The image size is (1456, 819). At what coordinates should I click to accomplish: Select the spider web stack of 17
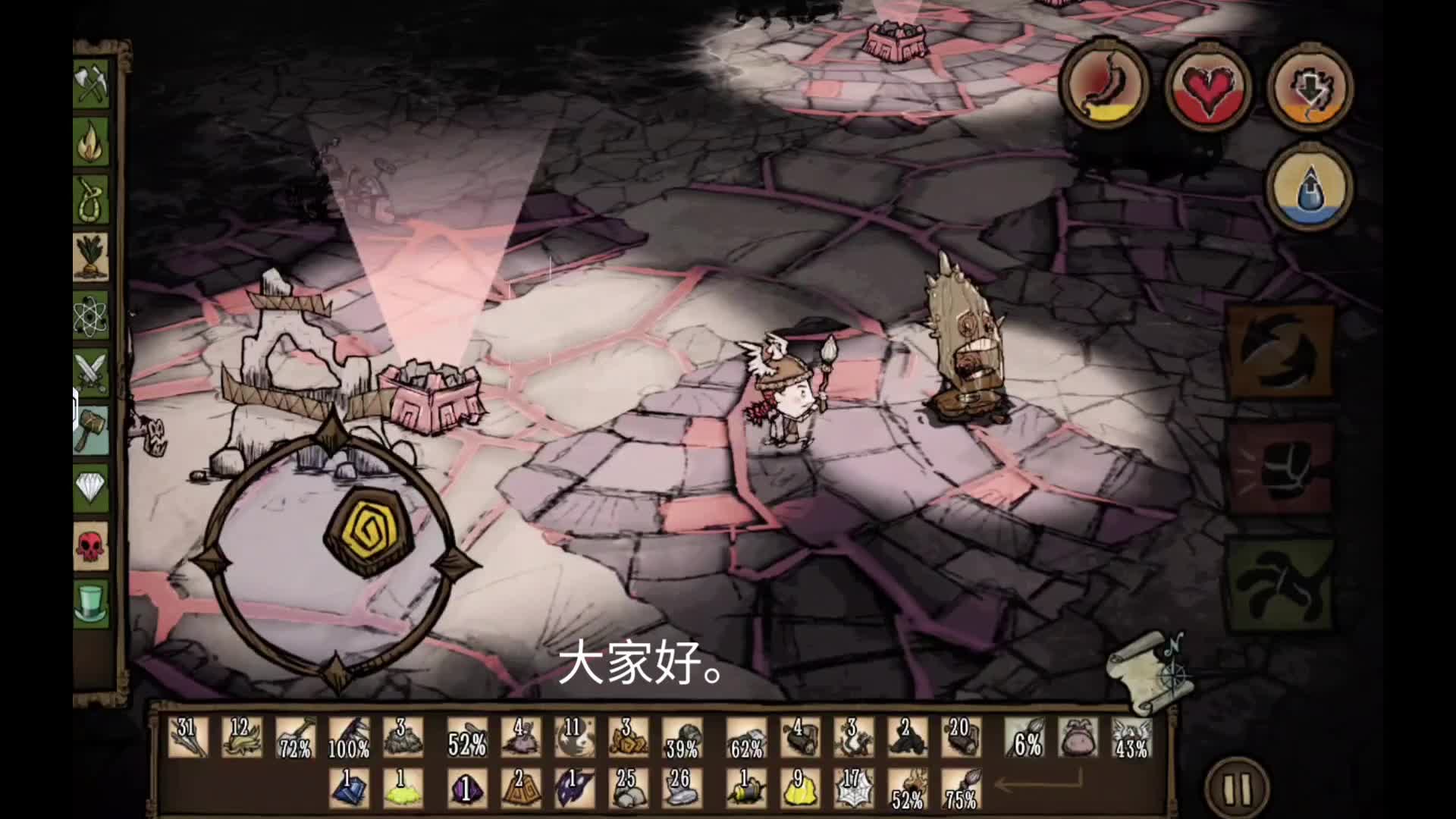853,789
